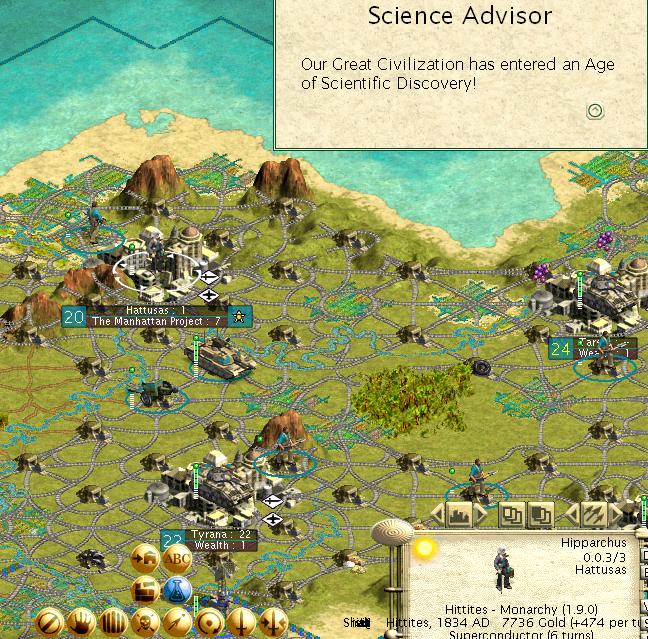
Task: Click the ABC rename unit button
Action: (177, 560)
